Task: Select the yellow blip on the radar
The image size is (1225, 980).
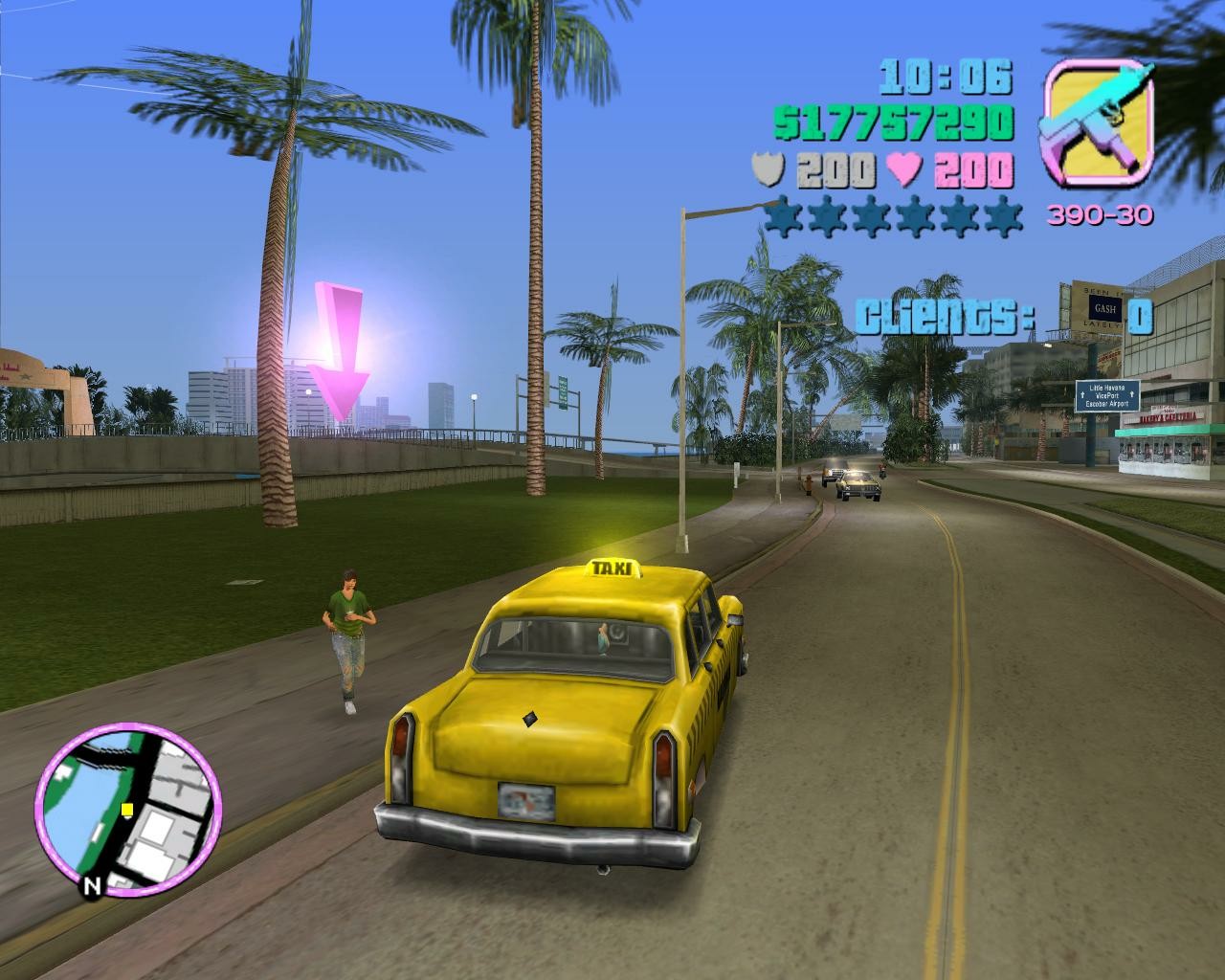Action: [126, 811]
